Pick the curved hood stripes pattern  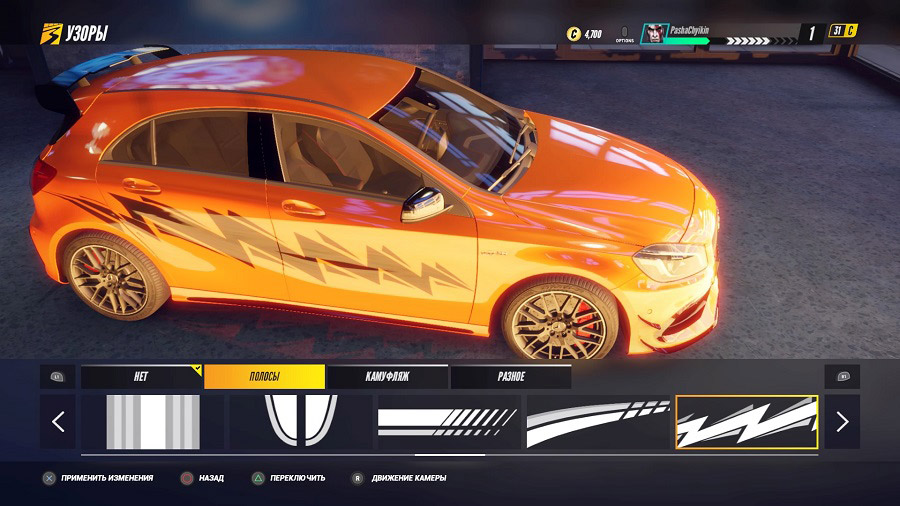pyautogui.click(x=301, y=422)
